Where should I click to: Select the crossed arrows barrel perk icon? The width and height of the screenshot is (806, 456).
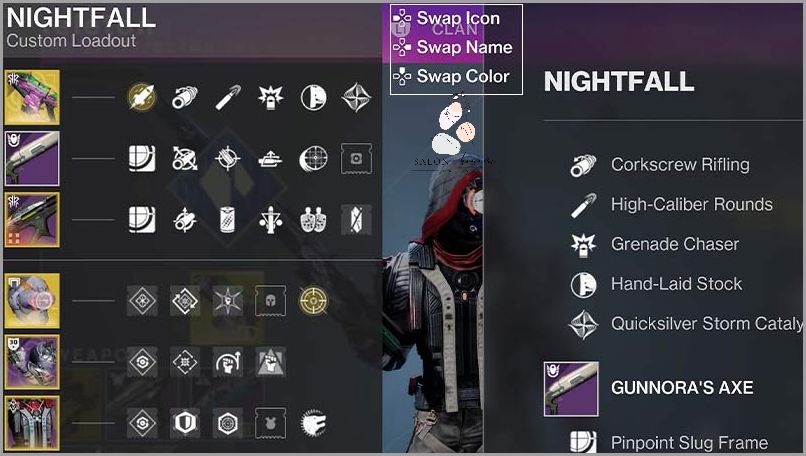point(184,158)
